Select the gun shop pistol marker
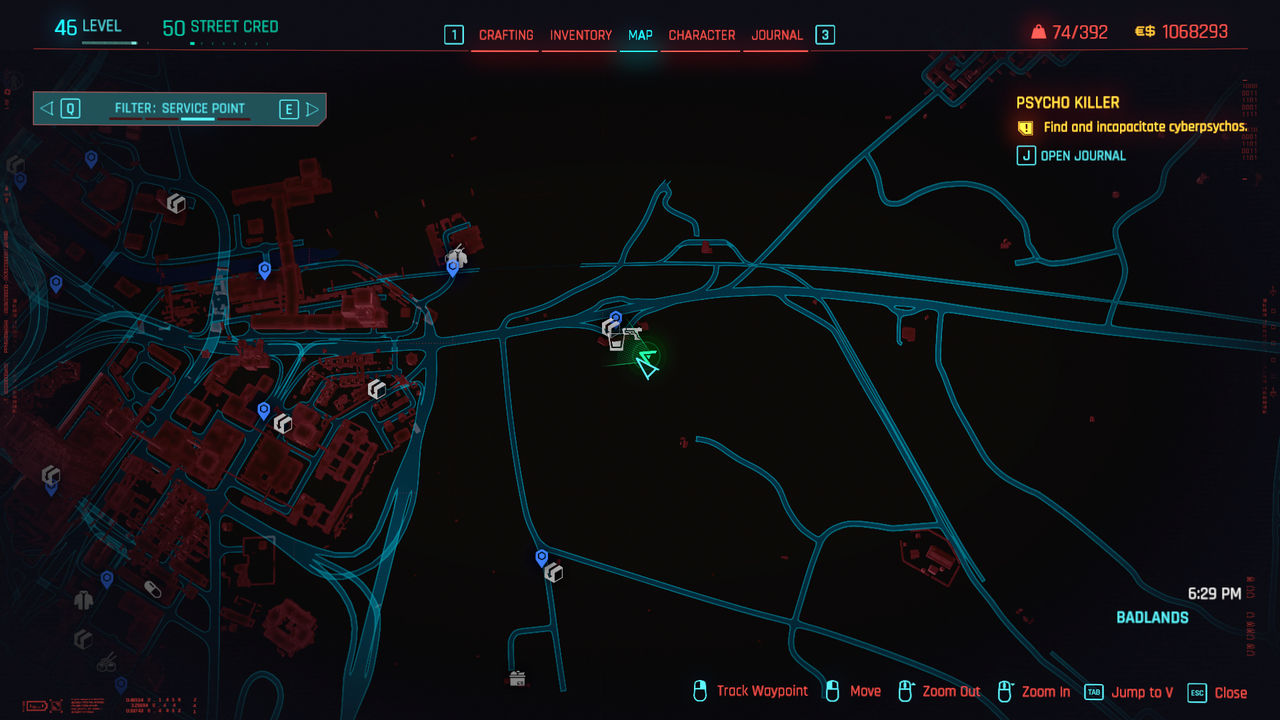The height and width of the screenshot is (720, 1280). [x=631, y=332]
